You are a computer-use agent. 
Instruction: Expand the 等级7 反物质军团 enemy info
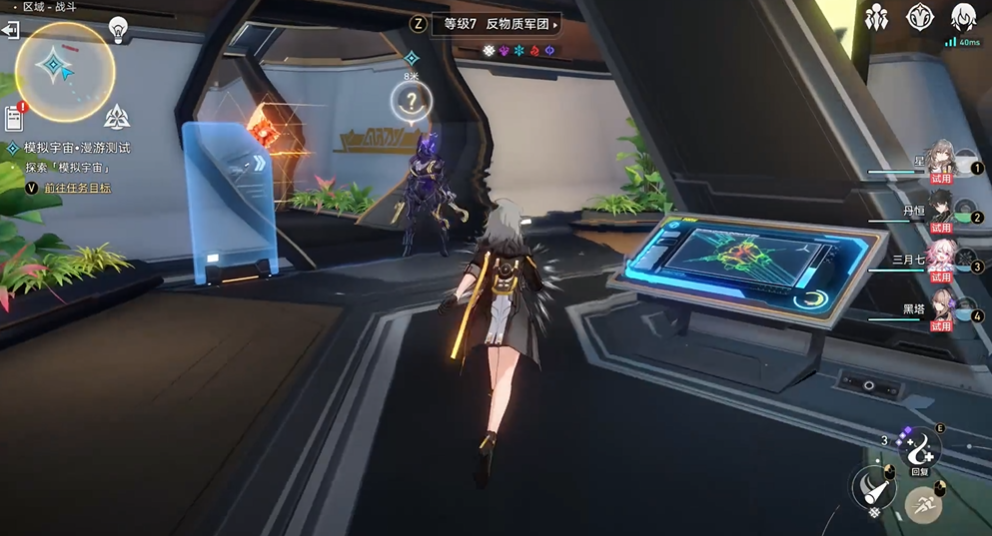pos(496,24)
